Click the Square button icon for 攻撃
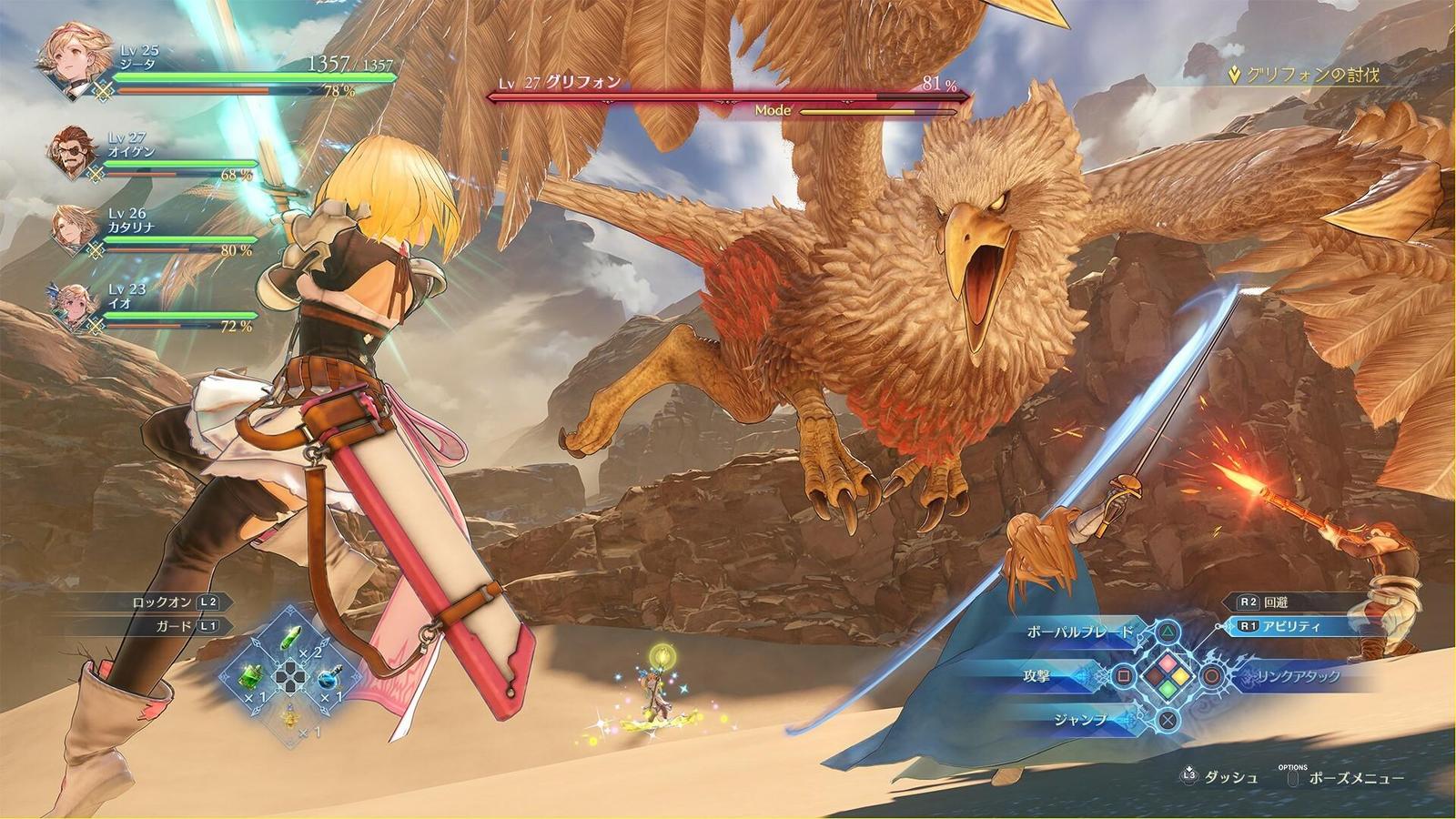This screenshot has width=1456, height=819. tap(1123, 676)
